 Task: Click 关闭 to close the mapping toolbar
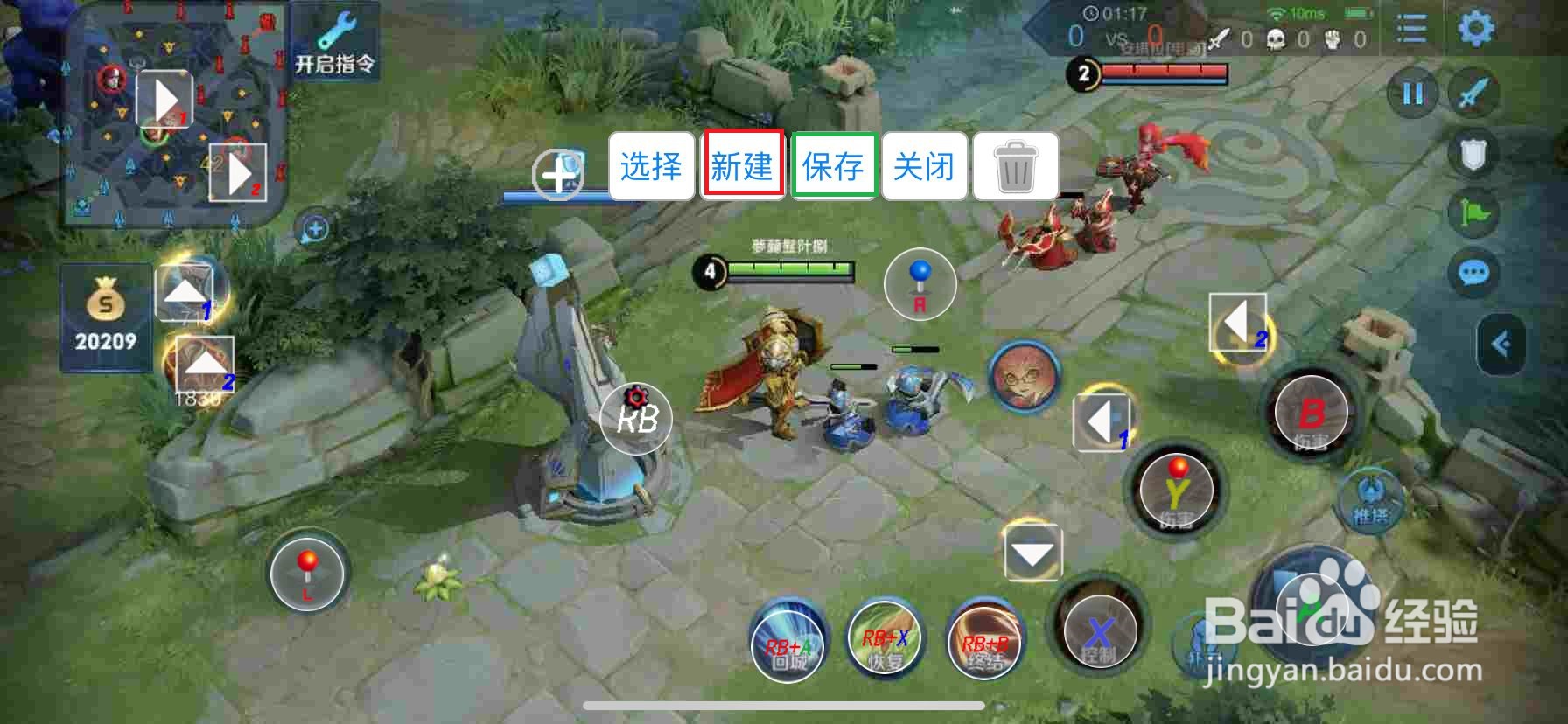click(924, 165)
